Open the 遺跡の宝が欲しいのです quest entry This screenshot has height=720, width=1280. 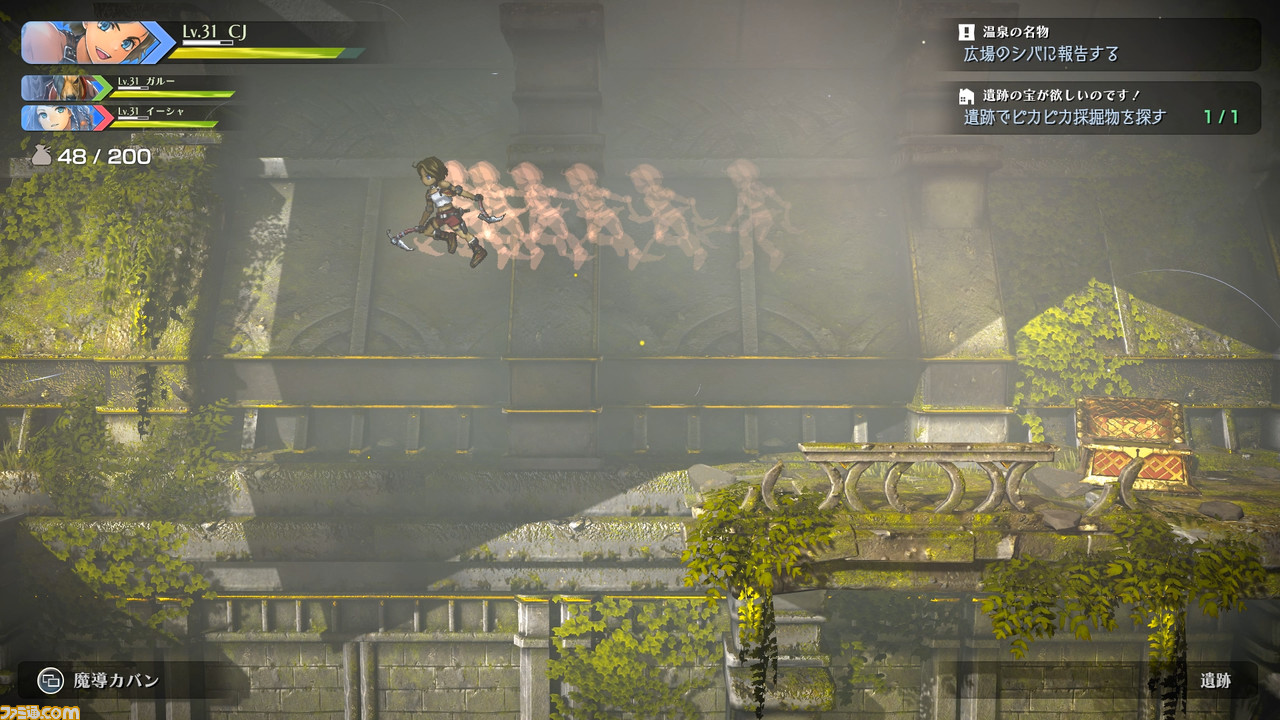click(x=1105, y=108)
